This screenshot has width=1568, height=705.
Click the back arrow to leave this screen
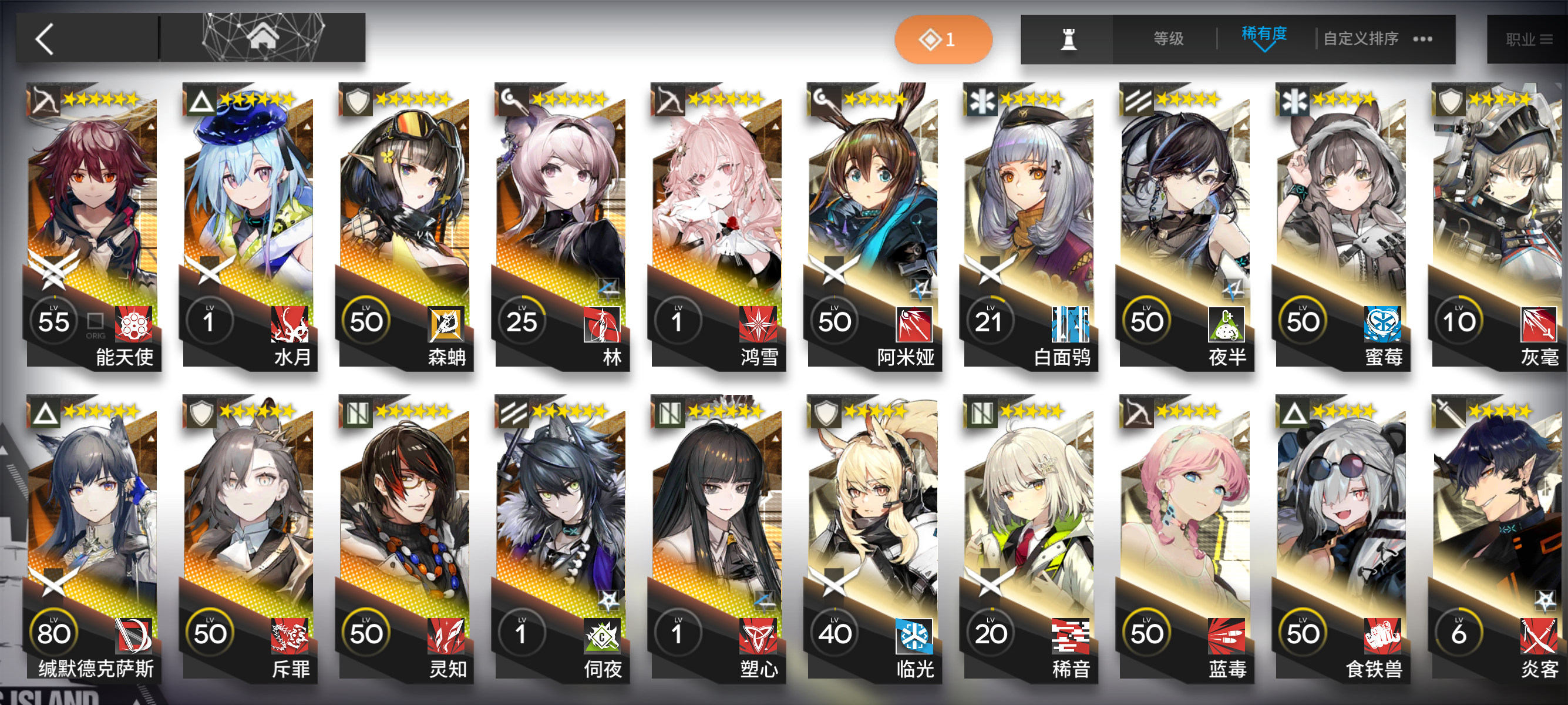point(43,38)
